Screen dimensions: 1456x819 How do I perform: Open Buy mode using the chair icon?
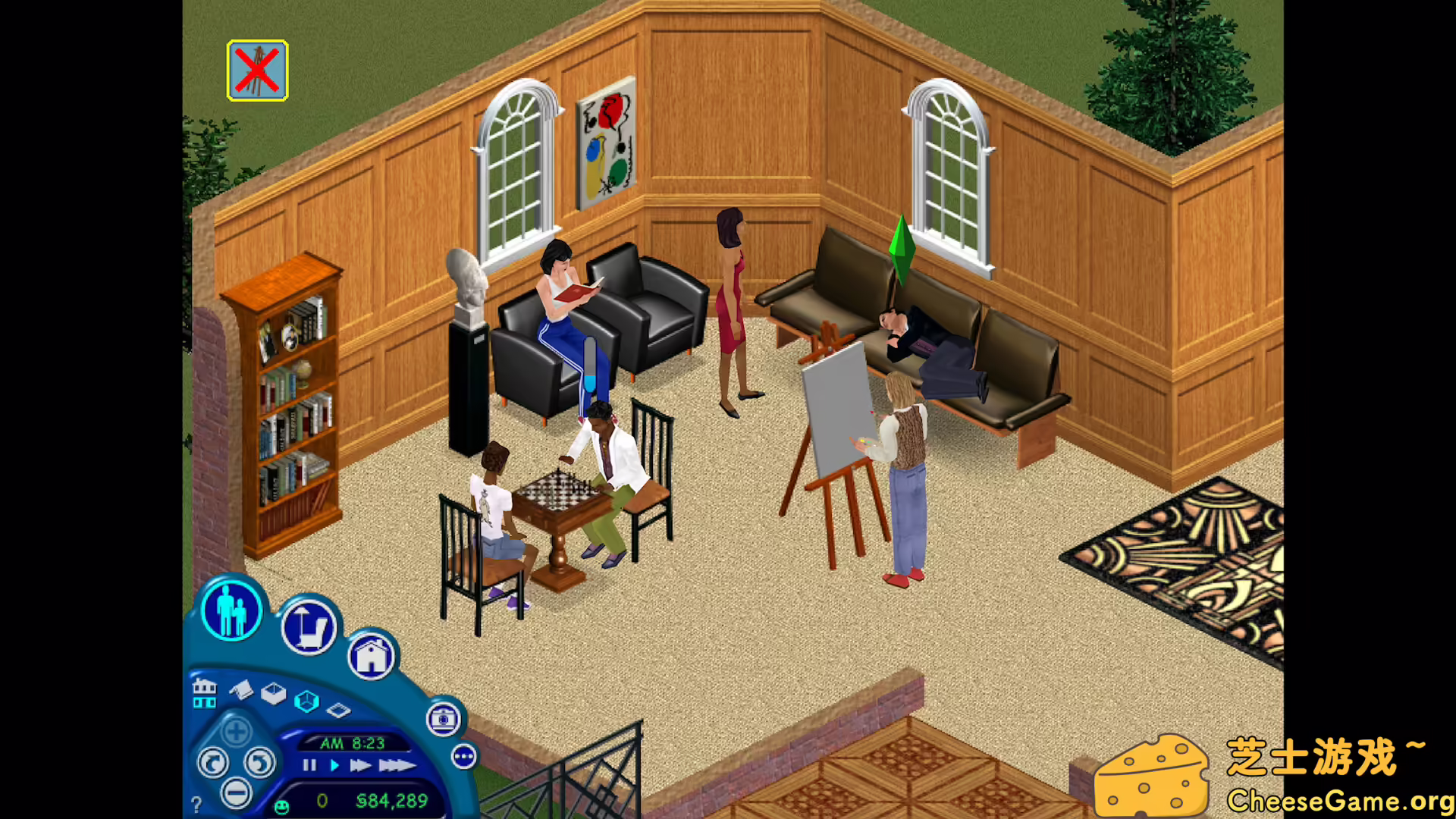(x=307, y=626)
